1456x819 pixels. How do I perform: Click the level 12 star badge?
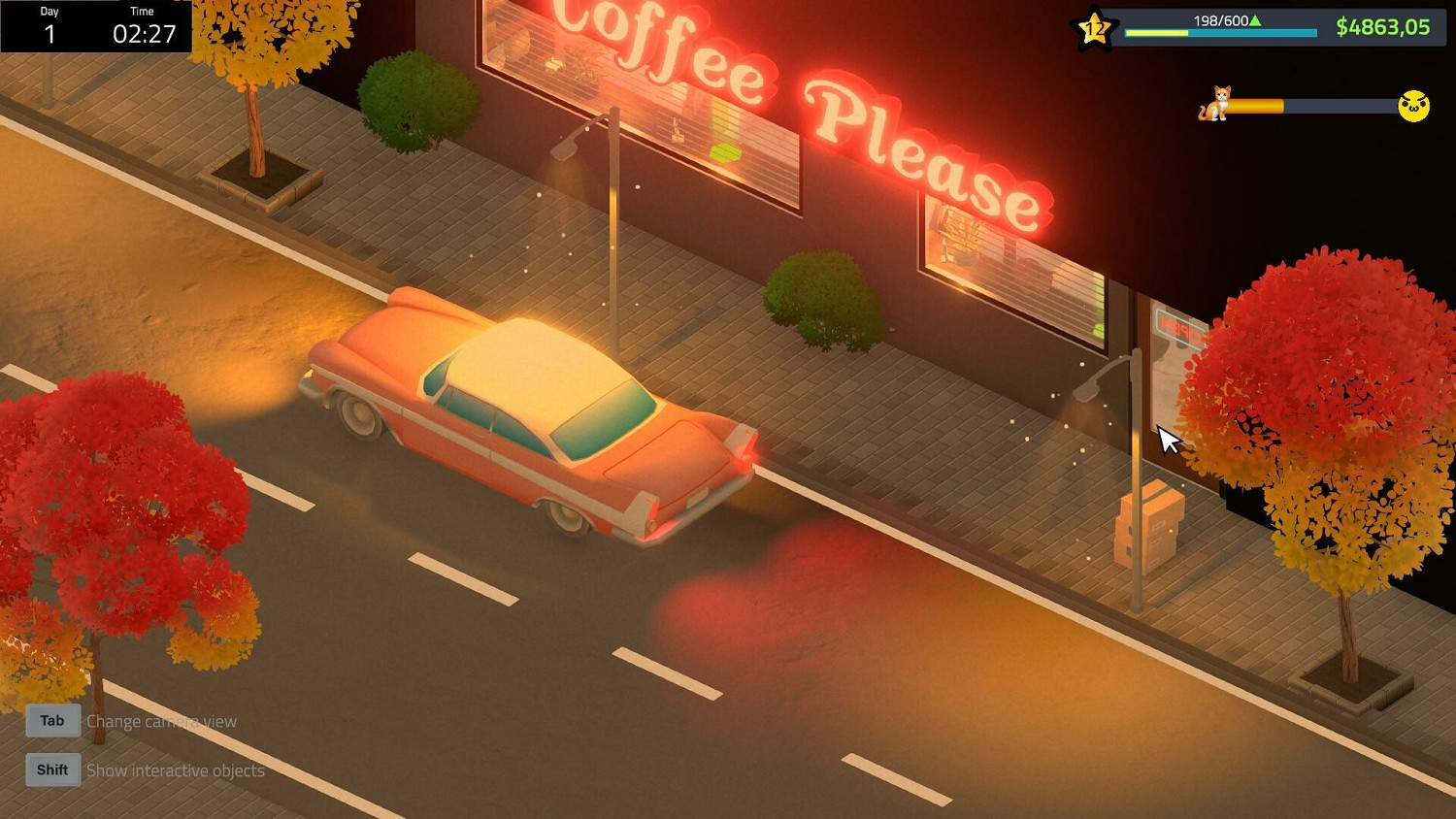coord(1095,28)
